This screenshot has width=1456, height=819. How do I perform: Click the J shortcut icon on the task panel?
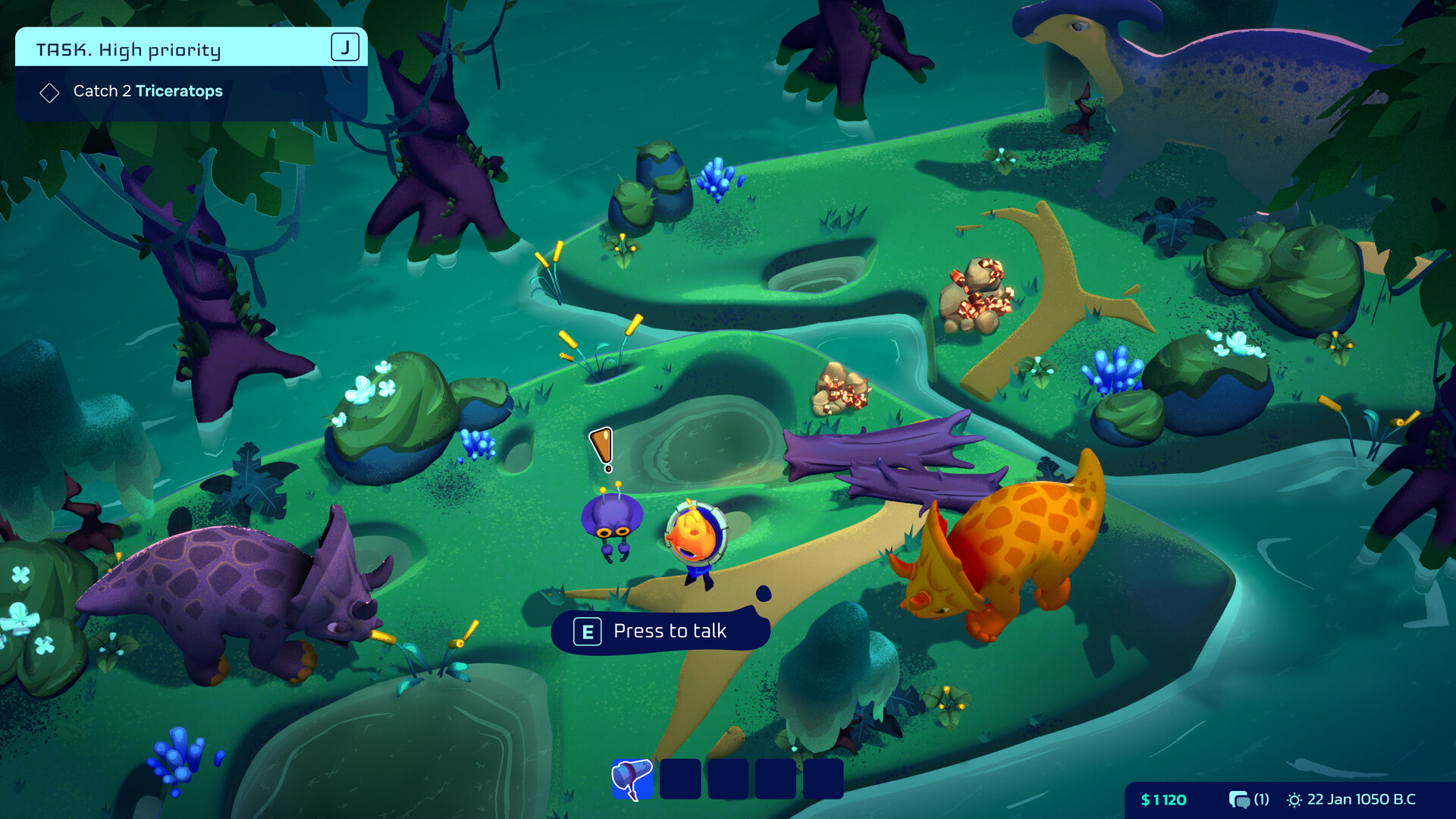click(x=346, y=46)
